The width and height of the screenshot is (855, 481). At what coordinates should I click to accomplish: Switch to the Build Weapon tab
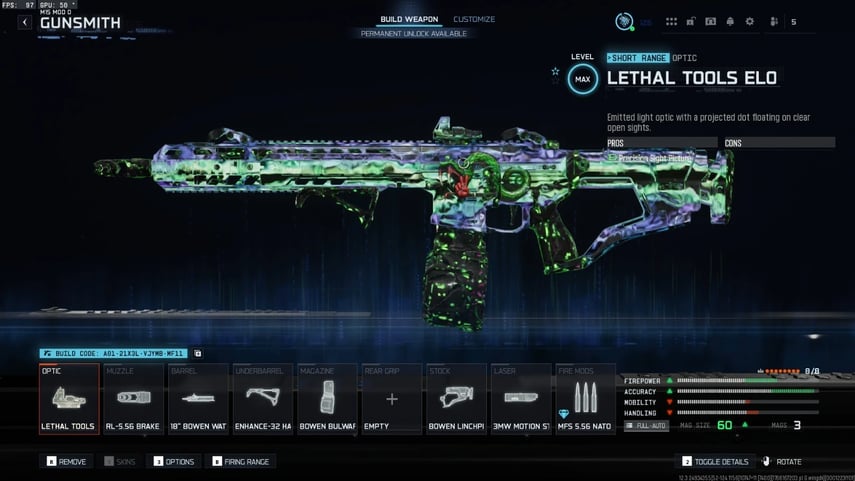[408, 20]
